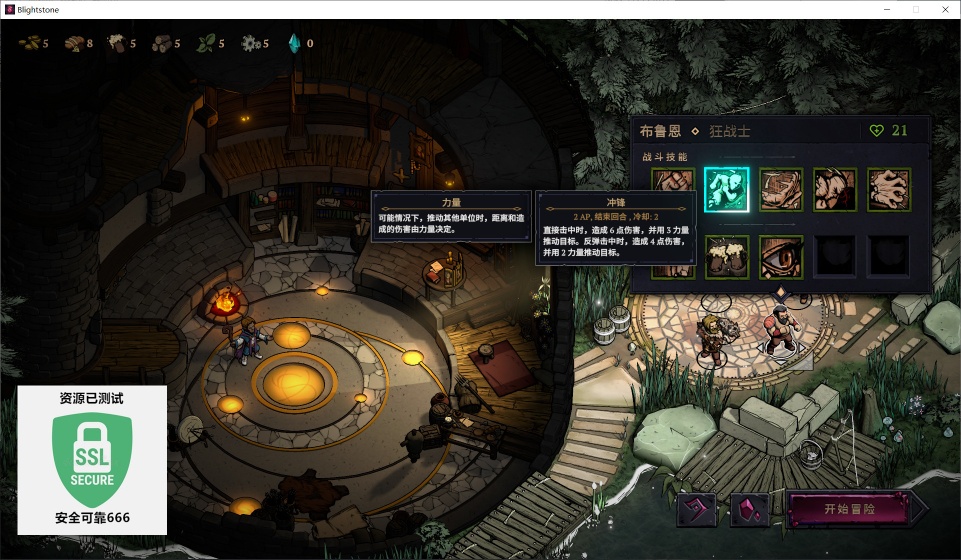Click the teal crystal resource icon
This screenshot has width=961, height=560.
(294, 43)
